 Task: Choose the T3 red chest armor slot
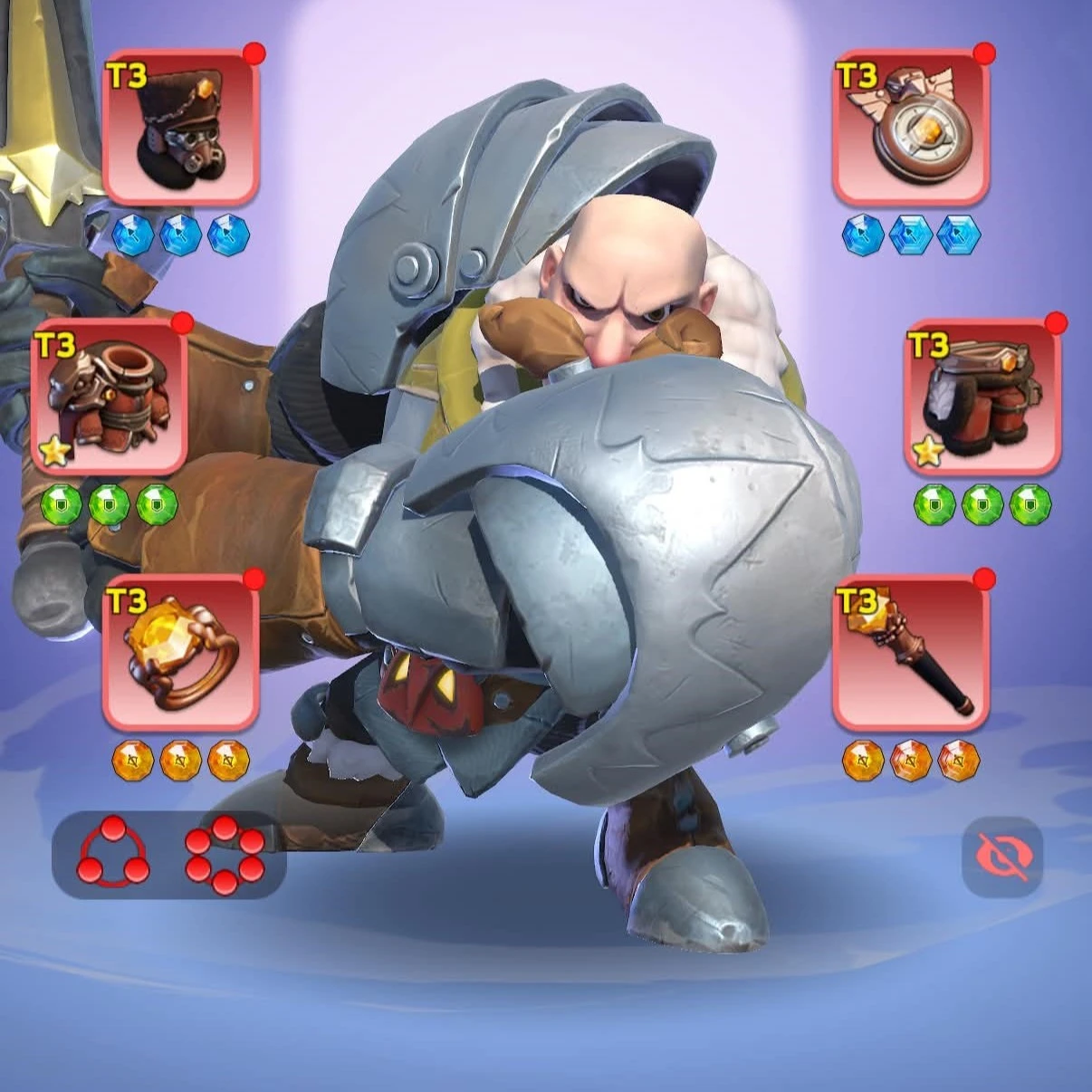point(110,396)
